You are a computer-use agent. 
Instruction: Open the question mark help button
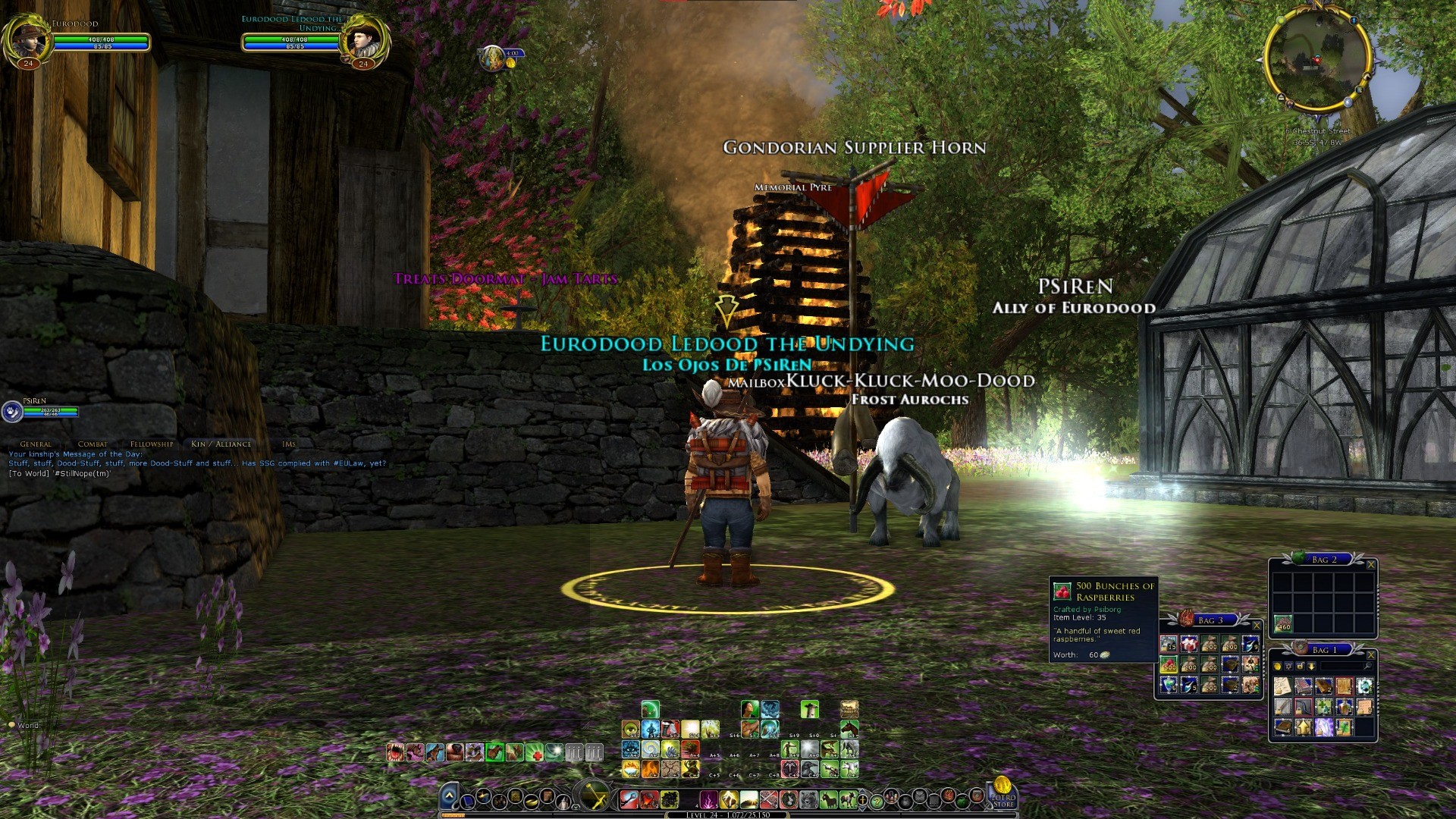[x=877, y=800]
